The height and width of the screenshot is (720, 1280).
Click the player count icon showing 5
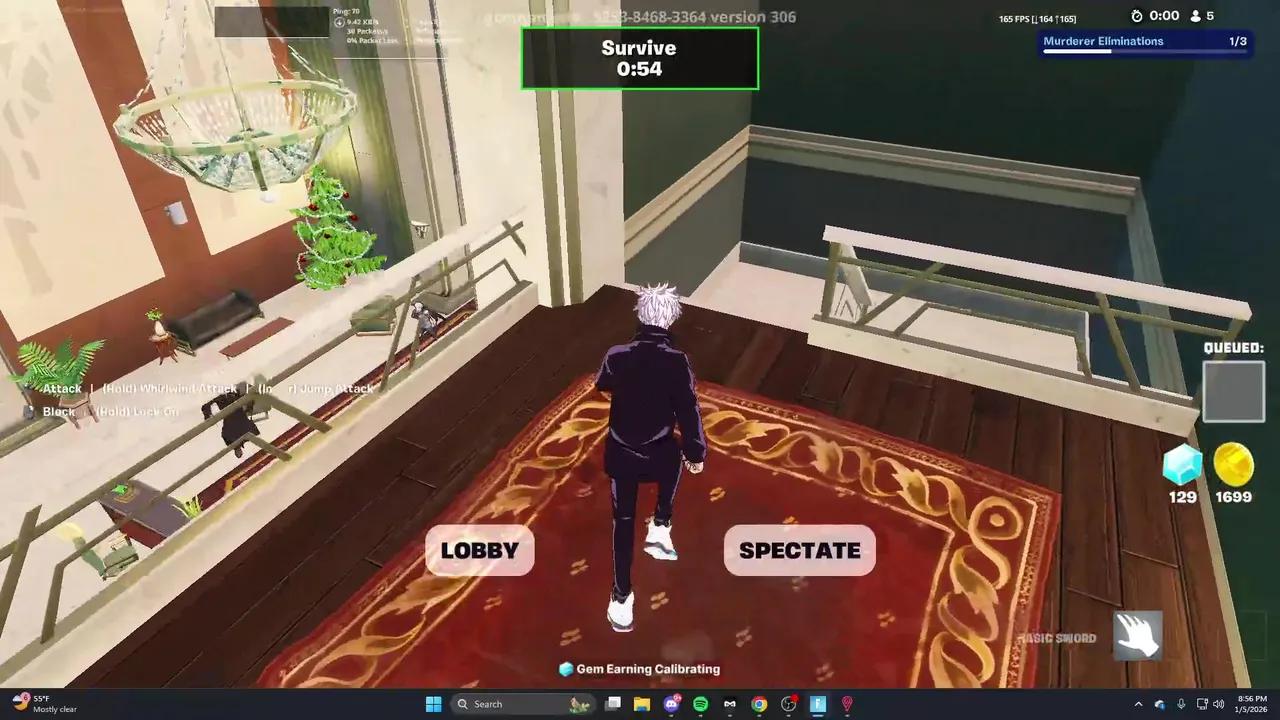[1196, 16]
